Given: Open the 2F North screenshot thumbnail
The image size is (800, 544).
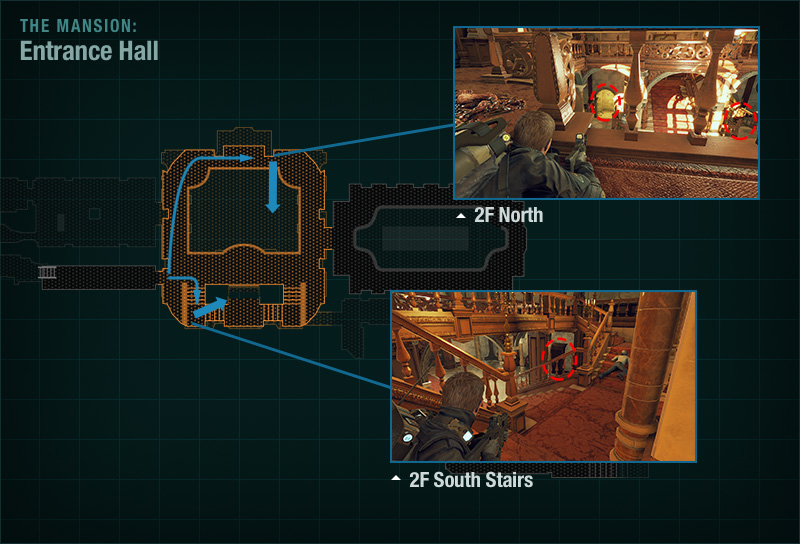Looking at the screenshot, I should click(606, 112).
